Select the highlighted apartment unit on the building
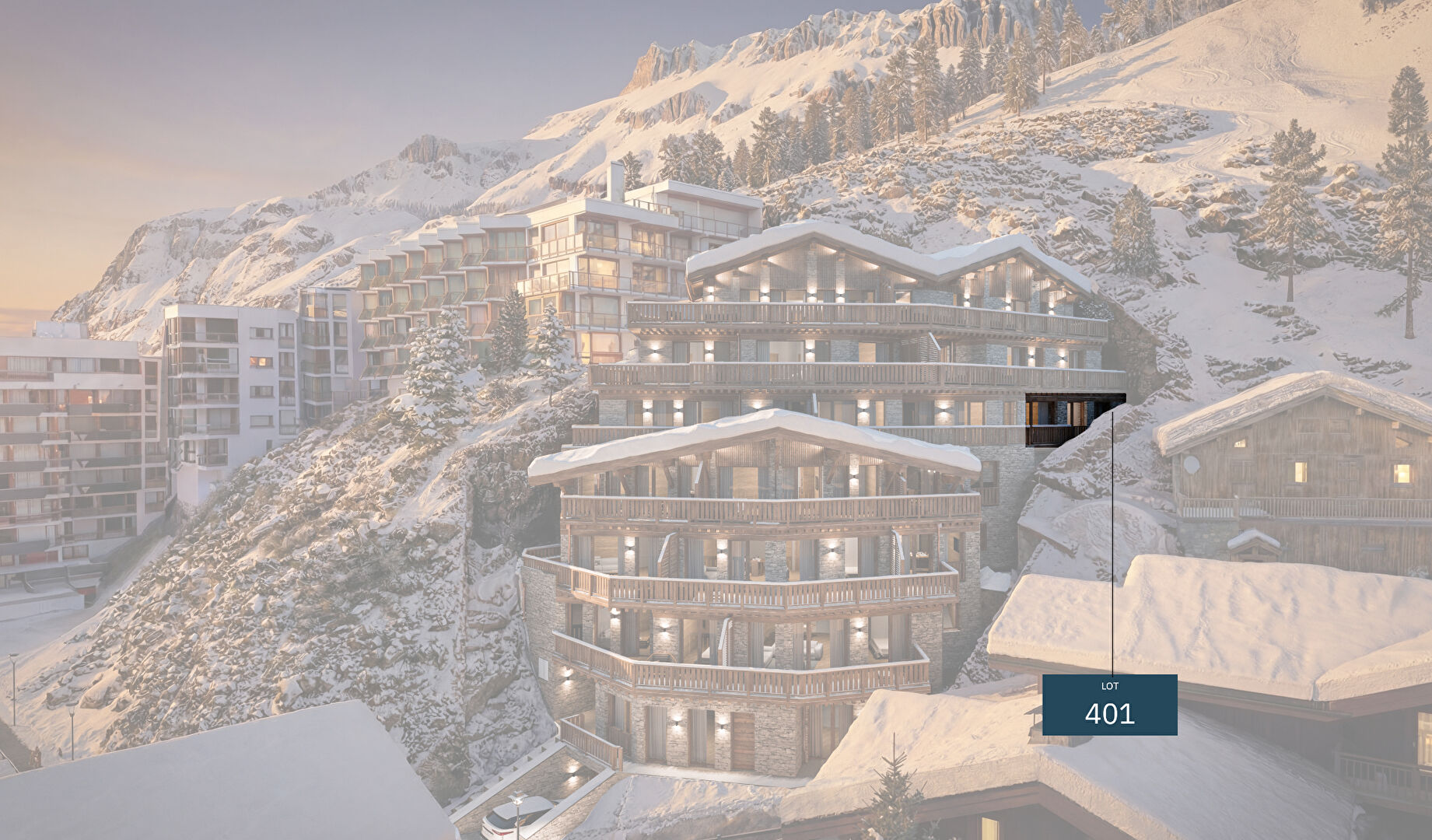The height and width of the screenshot is (840, 1432). click(x=1067, y=420)
